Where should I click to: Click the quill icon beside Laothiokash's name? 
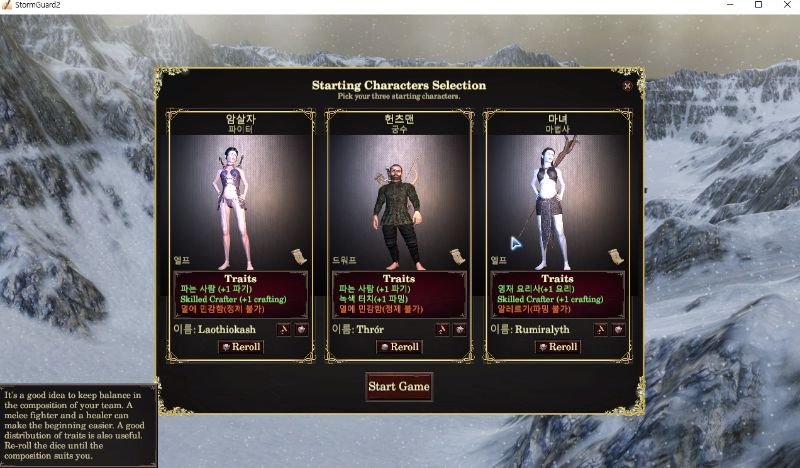tap(283, 329)
